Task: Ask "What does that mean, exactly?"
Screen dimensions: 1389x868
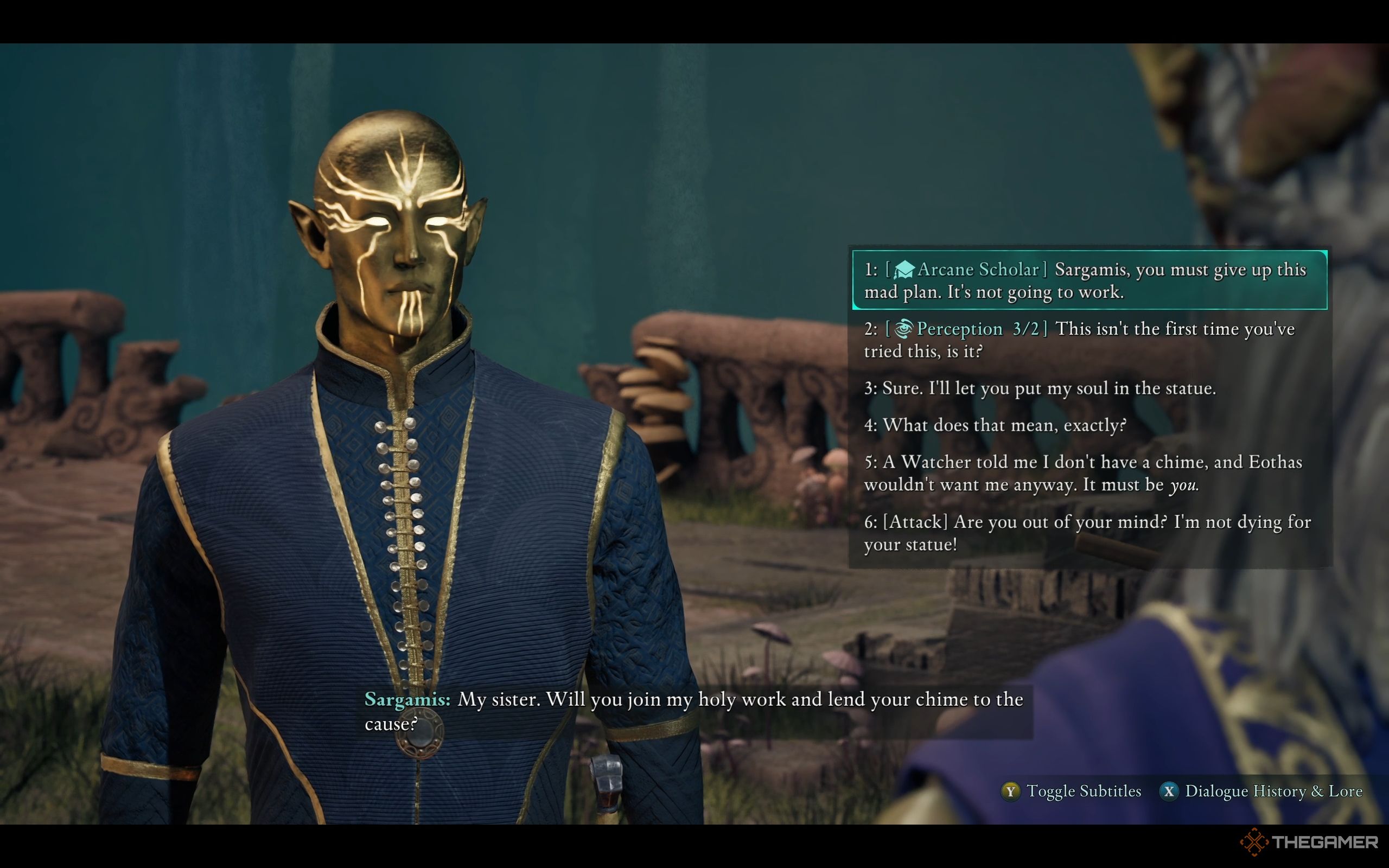Action: point(995,425)
